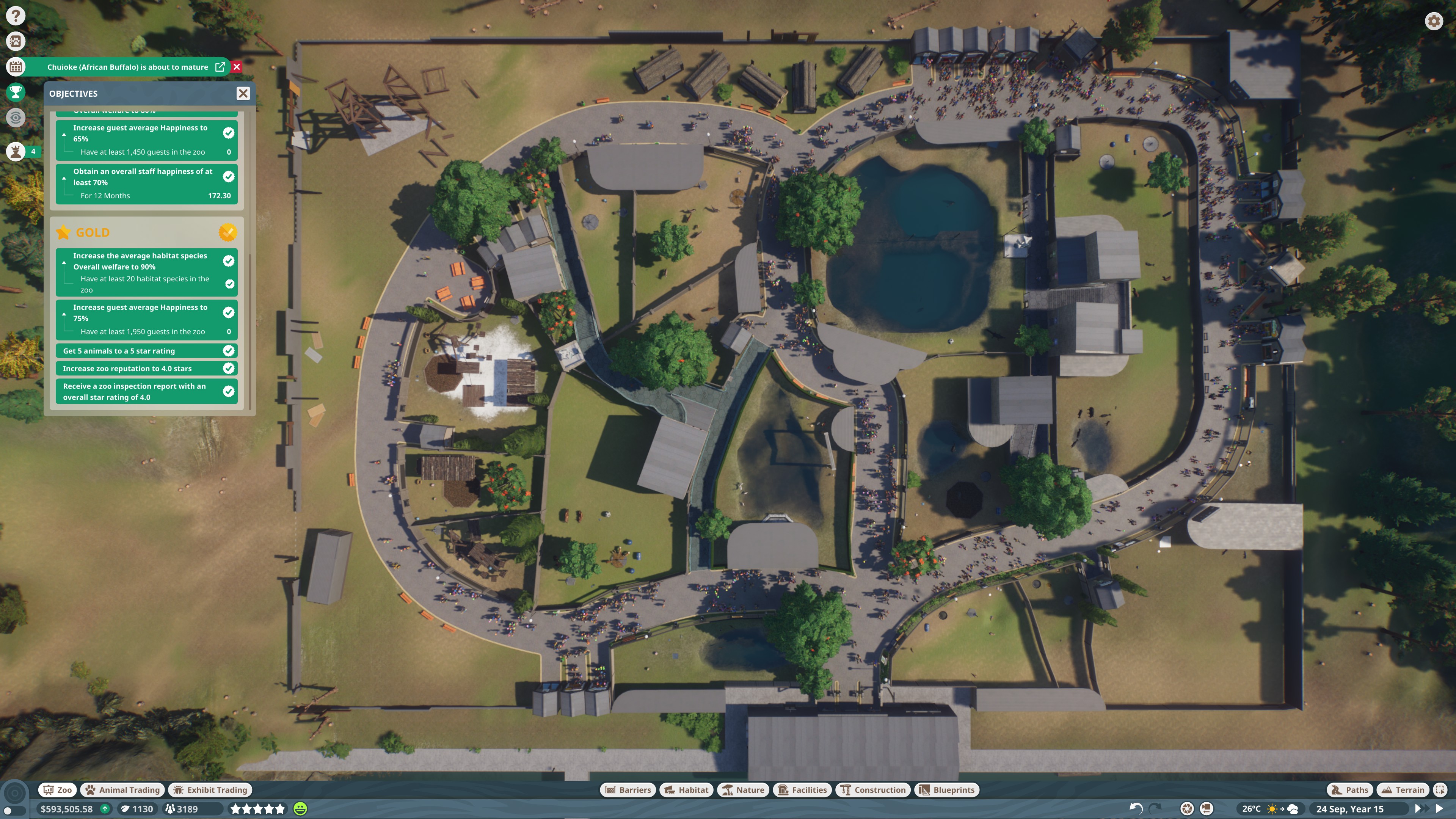This screenshot has height=819, width=1456.
Task: Take a screenshot with the aperture icon
Action: (1187, 809)
